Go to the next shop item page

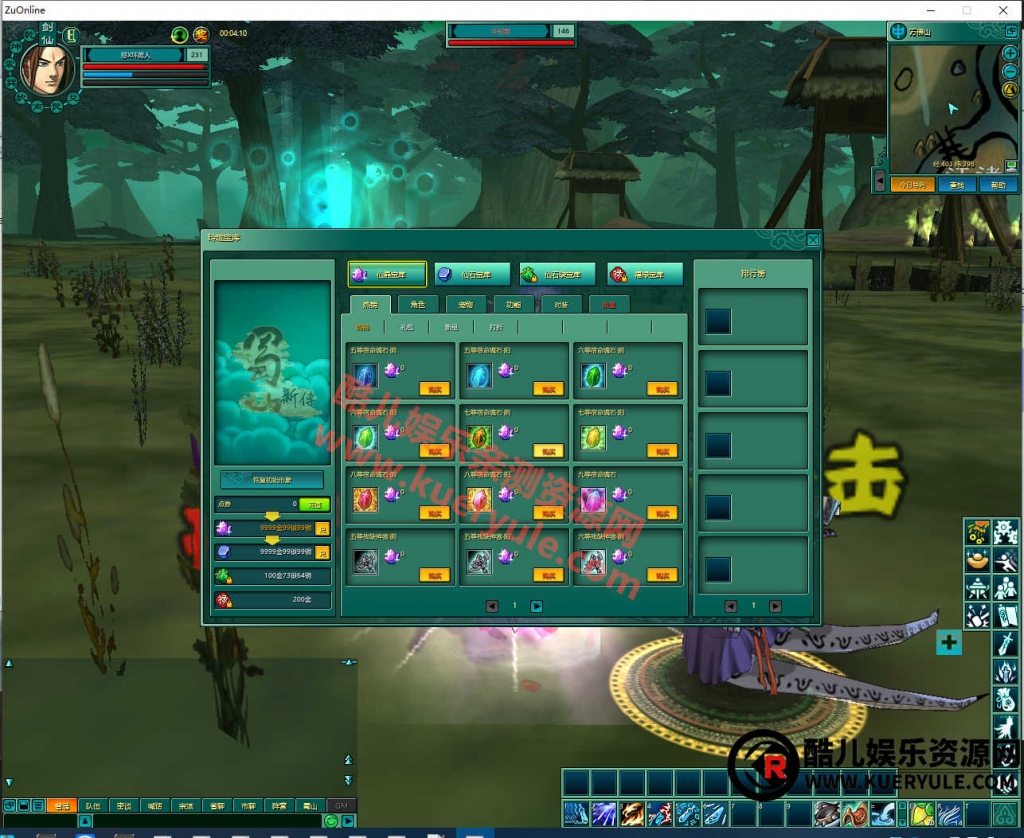(x=537, y=606)
